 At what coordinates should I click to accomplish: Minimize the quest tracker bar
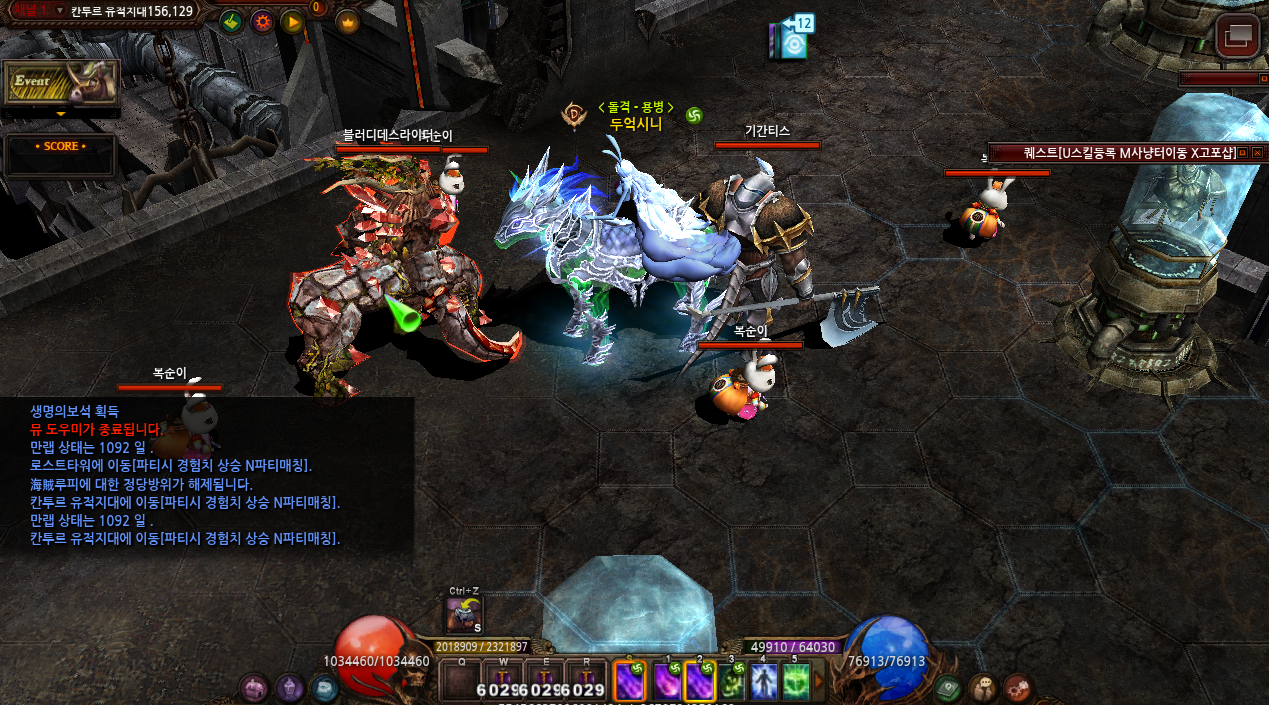pos(1243,153)
